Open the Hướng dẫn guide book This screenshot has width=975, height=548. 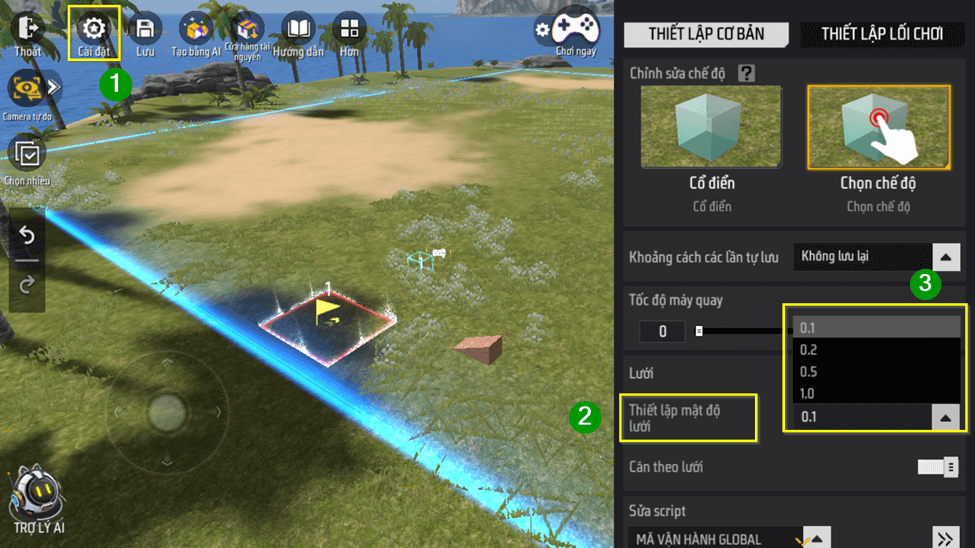click(298, 33)
